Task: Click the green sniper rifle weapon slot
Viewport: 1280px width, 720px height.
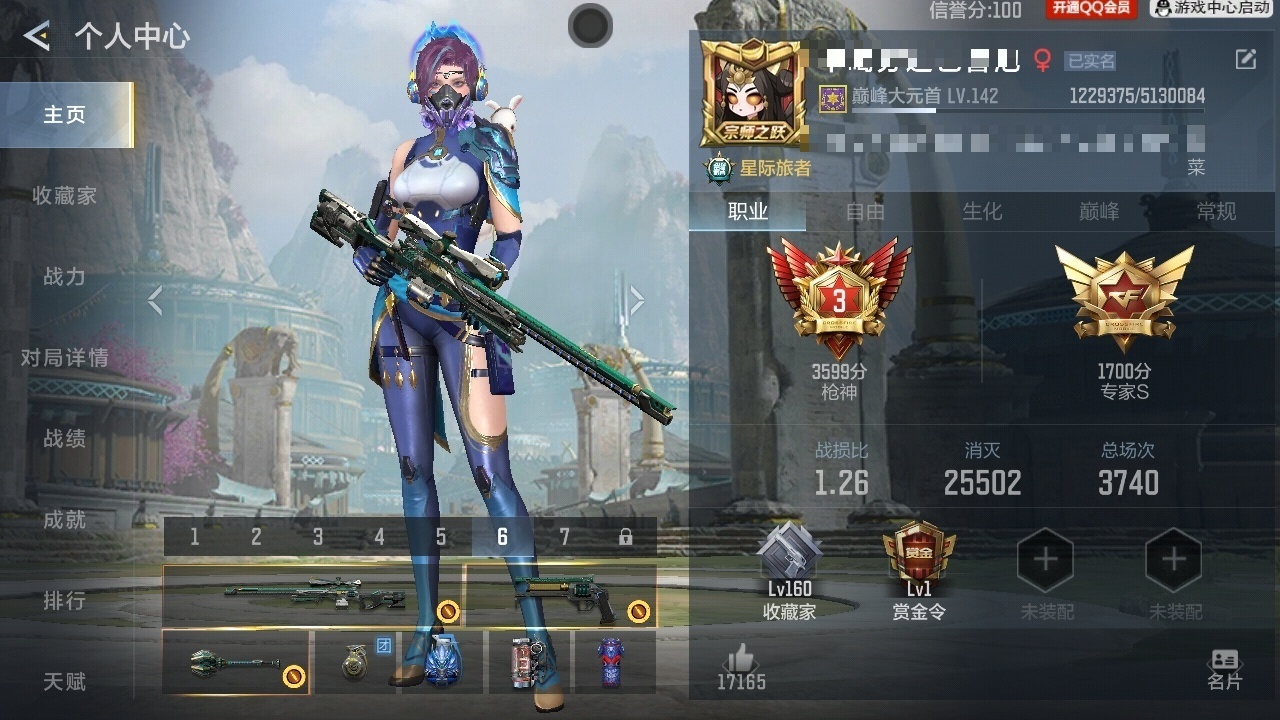Action: click(x=312, y=597)
